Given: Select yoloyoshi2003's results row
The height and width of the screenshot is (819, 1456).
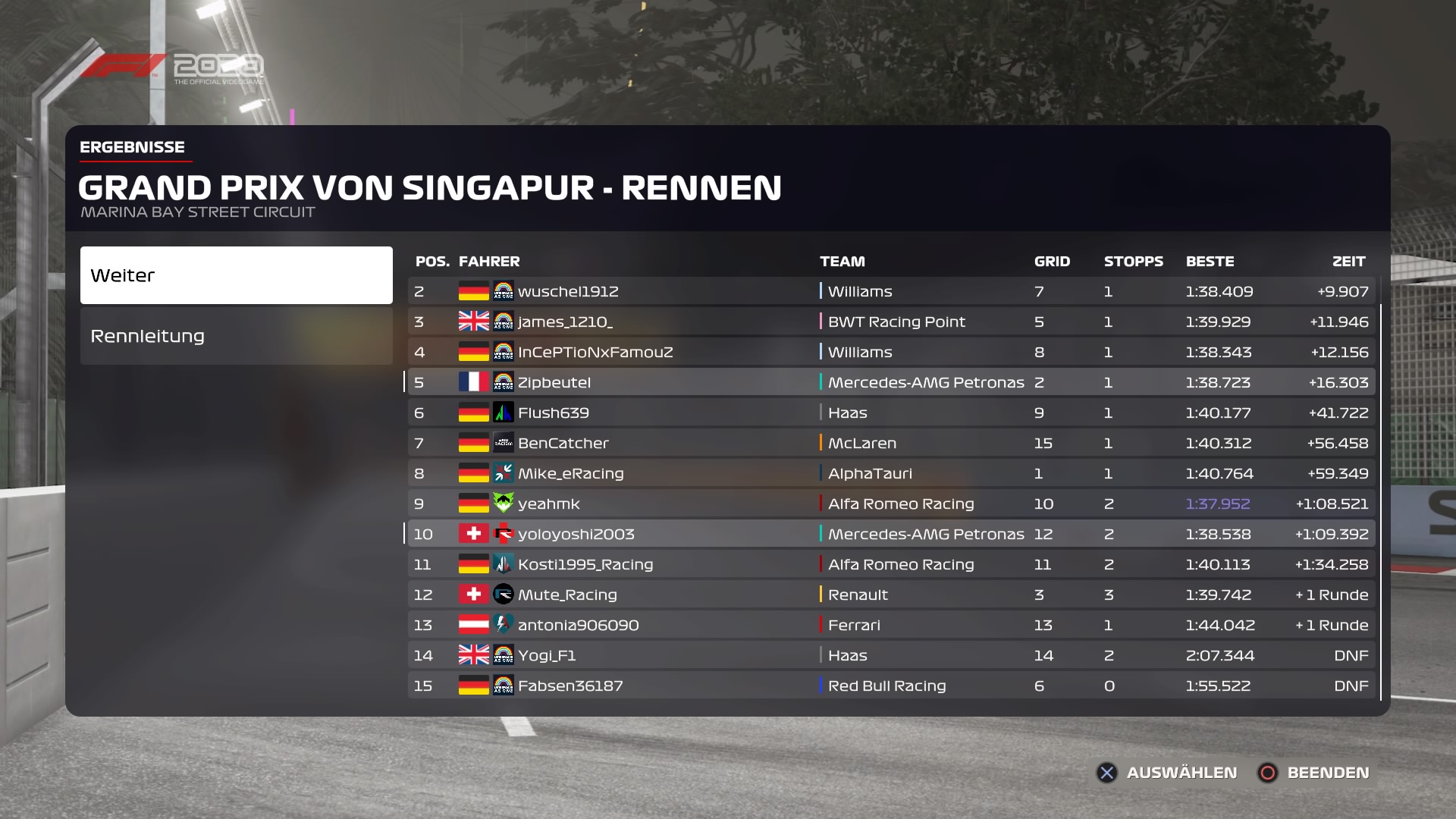Looking at the screenshot, I should click(891, 534).
